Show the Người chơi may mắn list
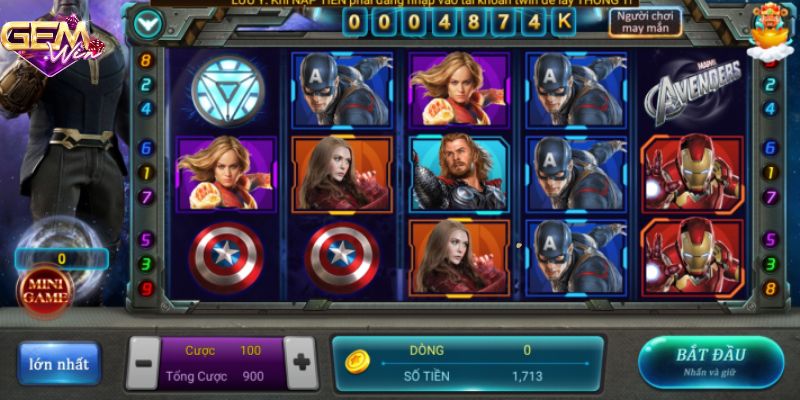 (x=646, y=23)
